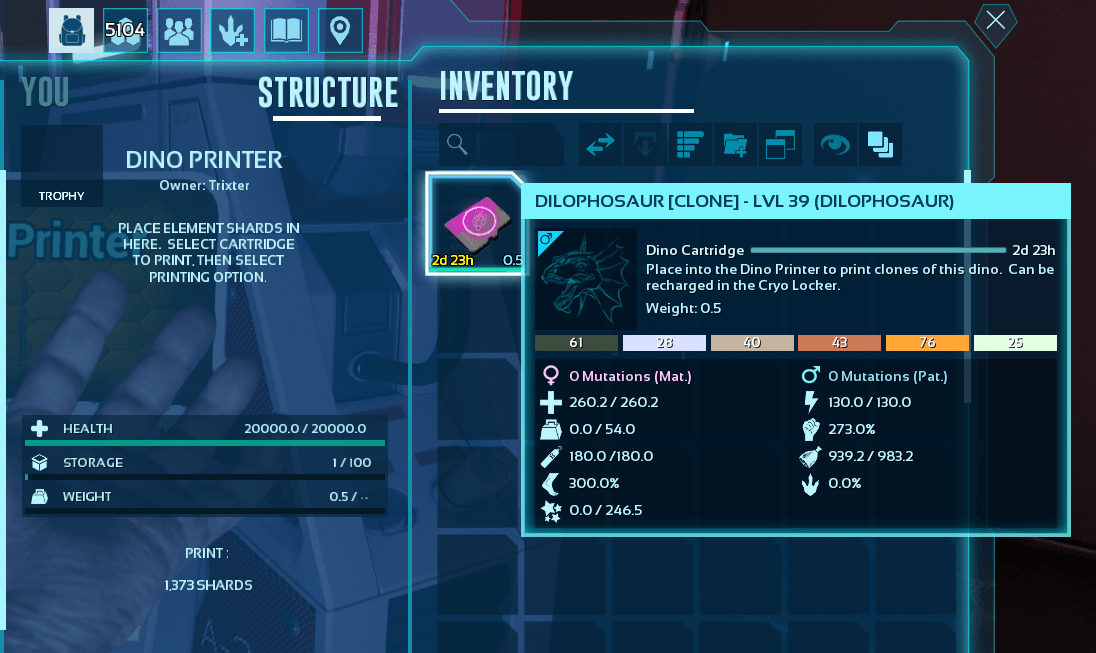Close the Dino Printer inventory window

pyautogui.click(x=996, y=22)
